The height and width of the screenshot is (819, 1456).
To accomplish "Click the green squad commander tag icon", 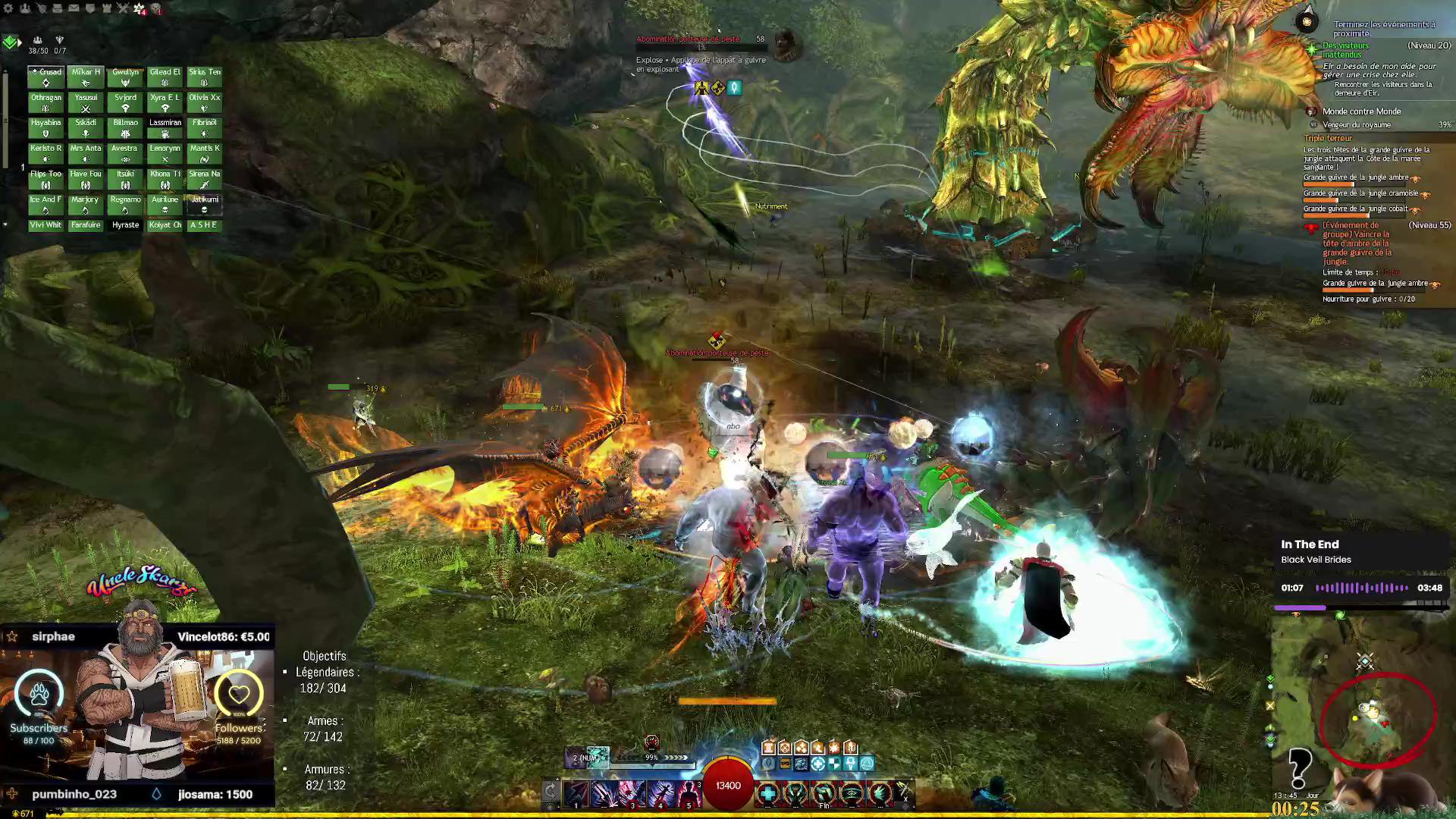I will point(11,42).
